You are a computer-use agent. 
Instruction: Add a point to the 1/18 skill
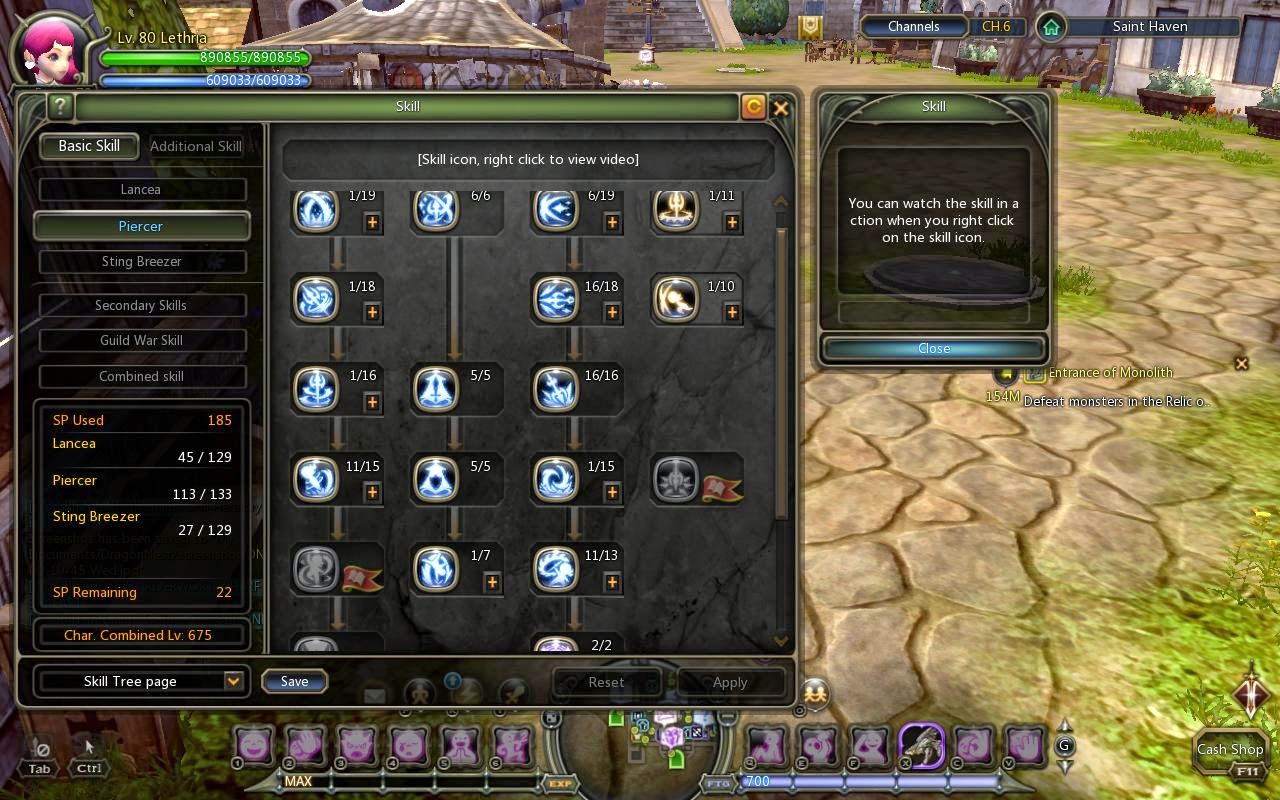[372, 312]
